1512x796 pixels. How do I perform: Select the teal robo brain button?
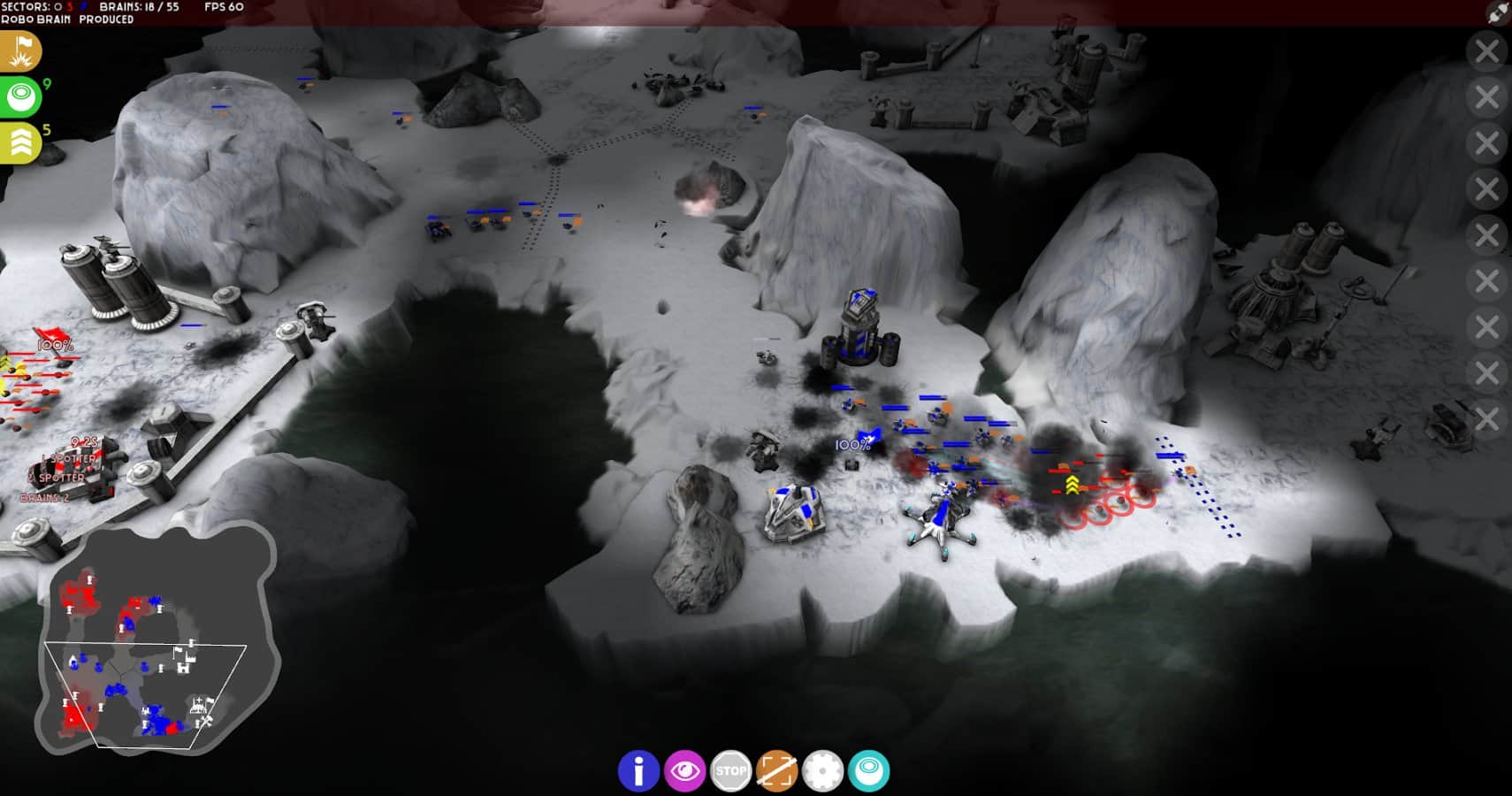(868, 771)
